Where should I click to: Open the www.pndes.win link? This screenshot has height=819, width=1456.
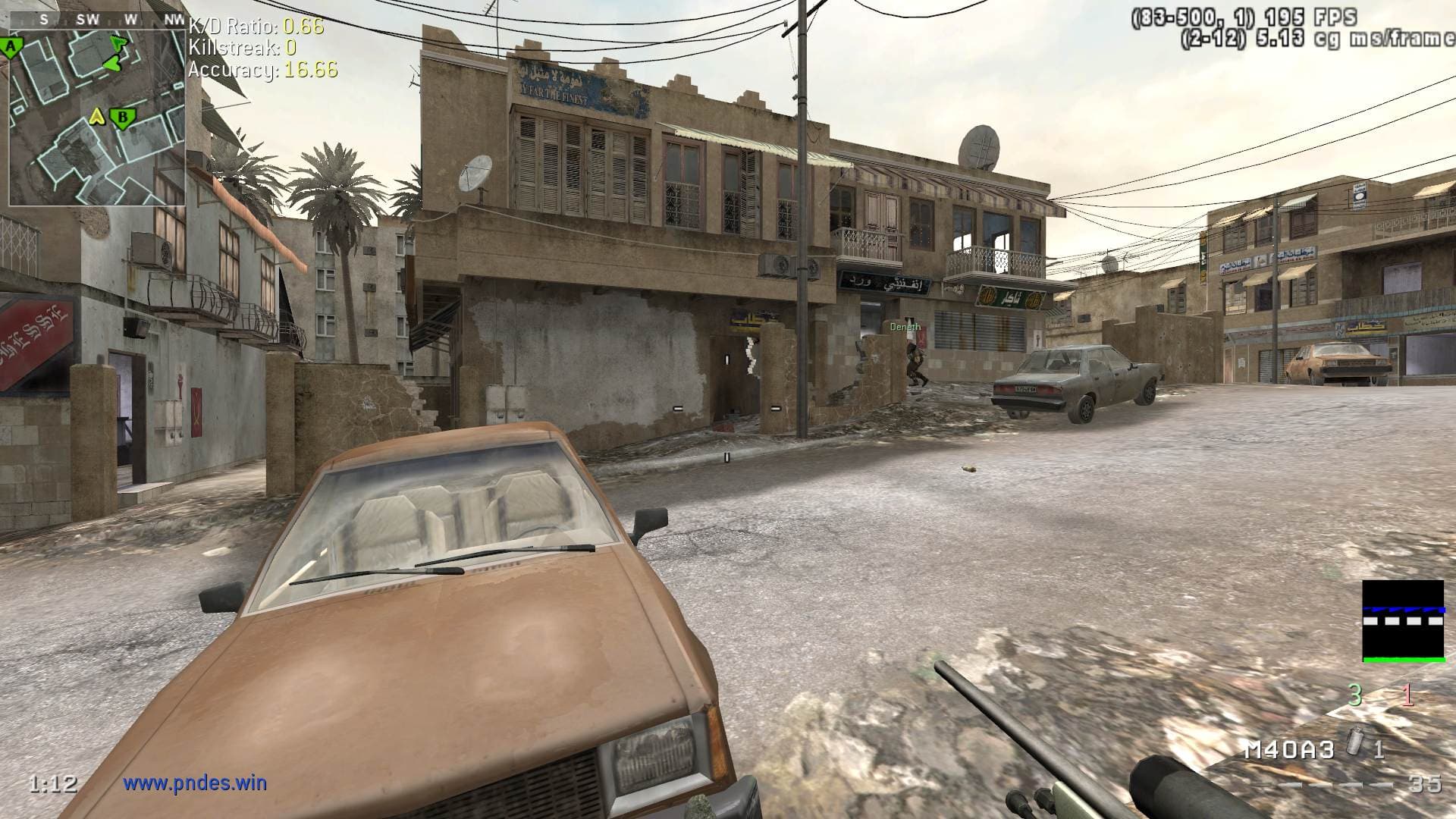(195, 783)
